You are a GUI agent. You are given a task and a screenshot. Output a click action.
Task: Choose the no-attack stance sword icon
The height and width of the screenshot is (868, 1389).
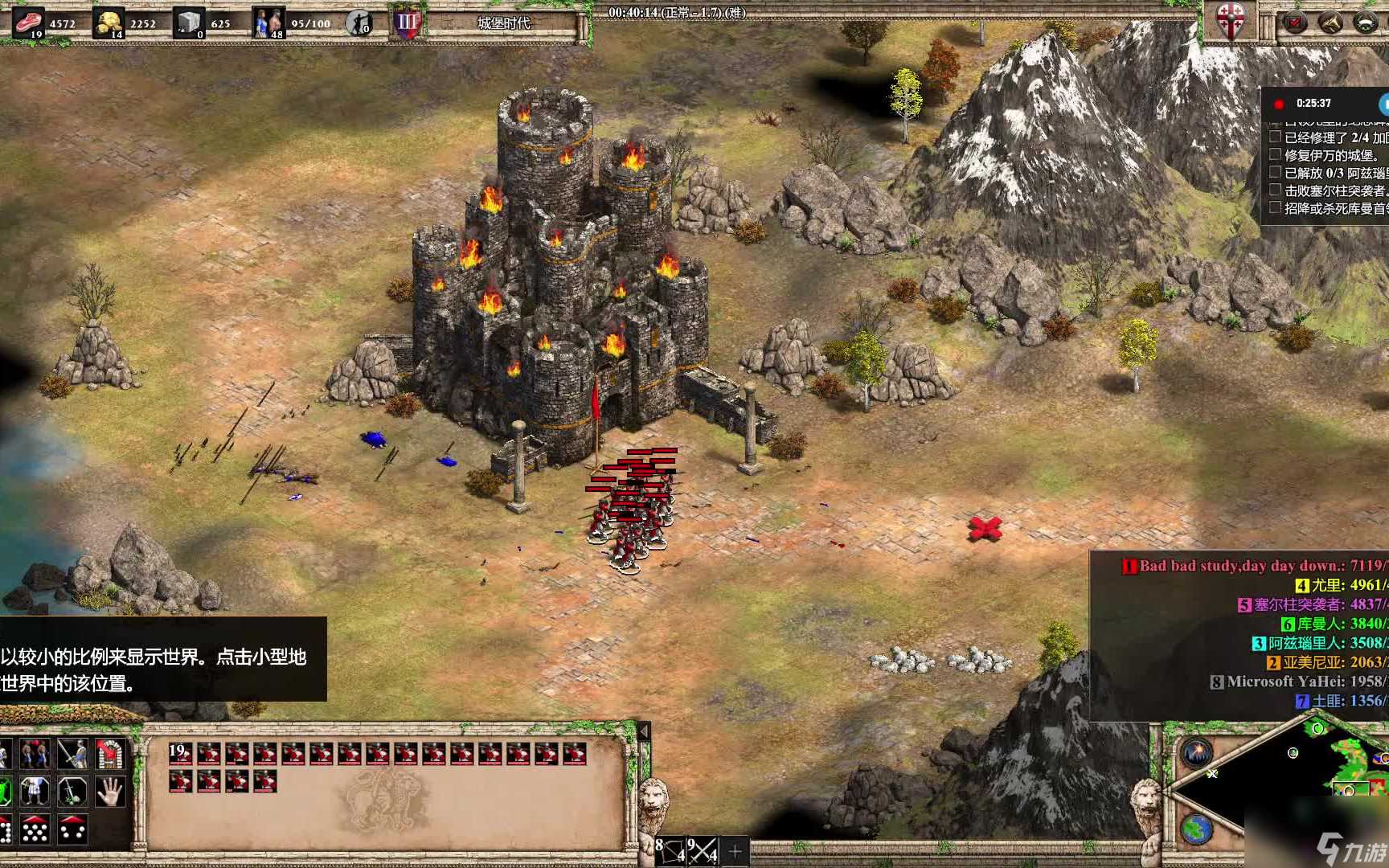click(72, 792)
